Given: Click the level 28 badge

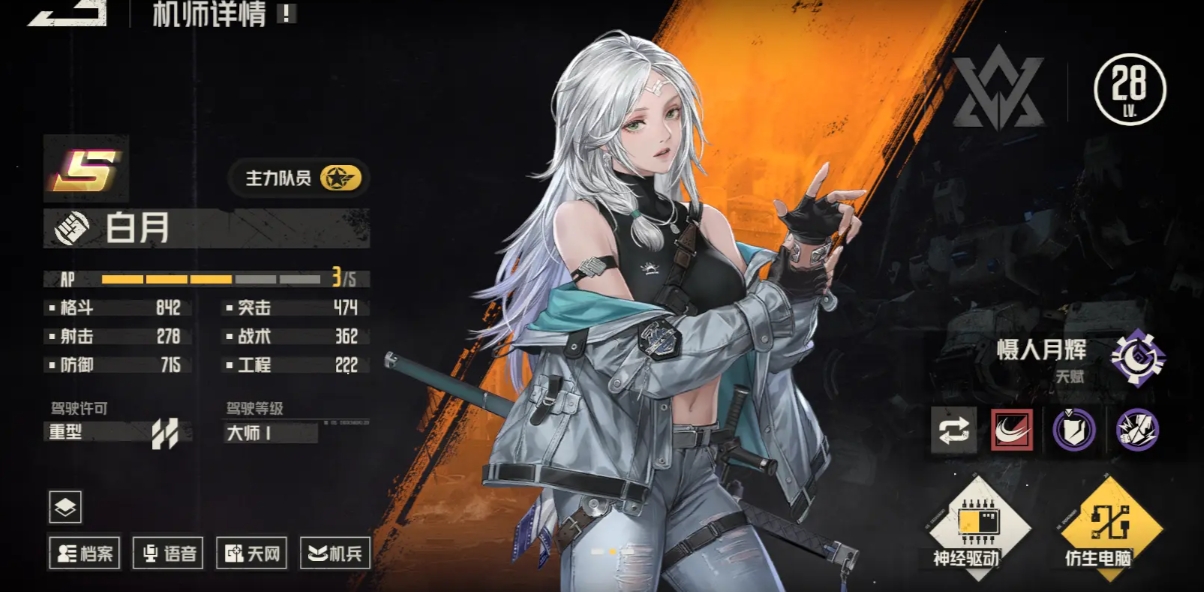Looking at the screenshot, I should pos(1130,90).
